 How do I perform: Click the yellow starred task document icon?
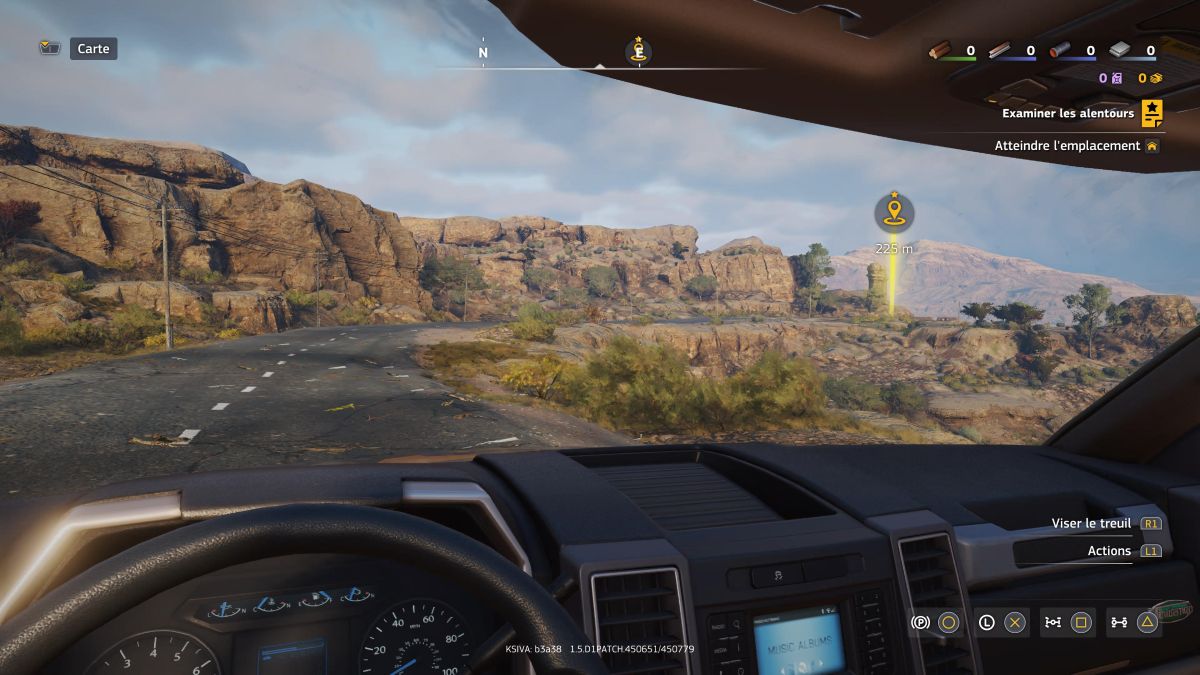(1152, 113)
